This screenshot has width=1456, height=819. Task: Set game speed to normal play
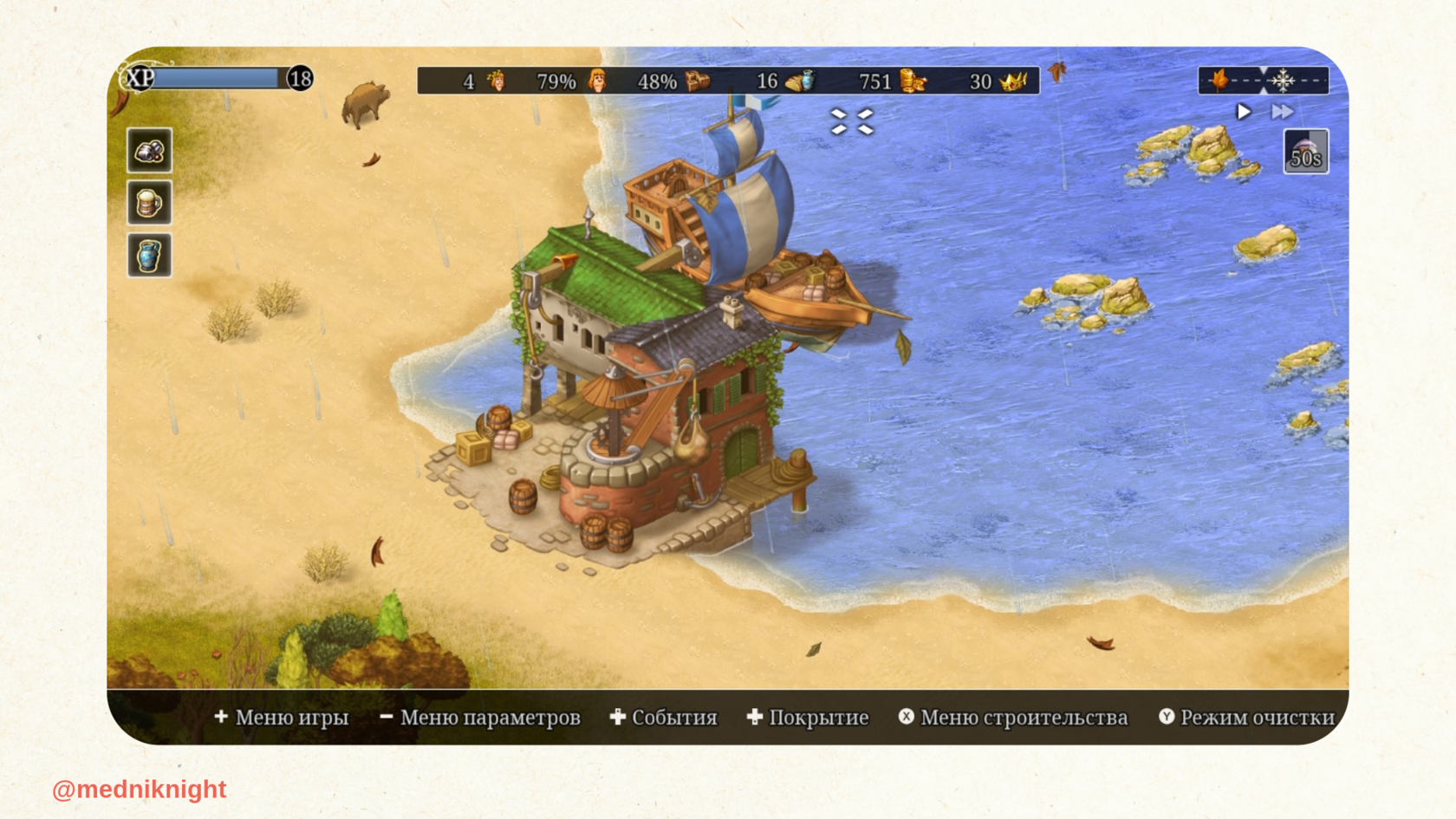(1244, 112)
